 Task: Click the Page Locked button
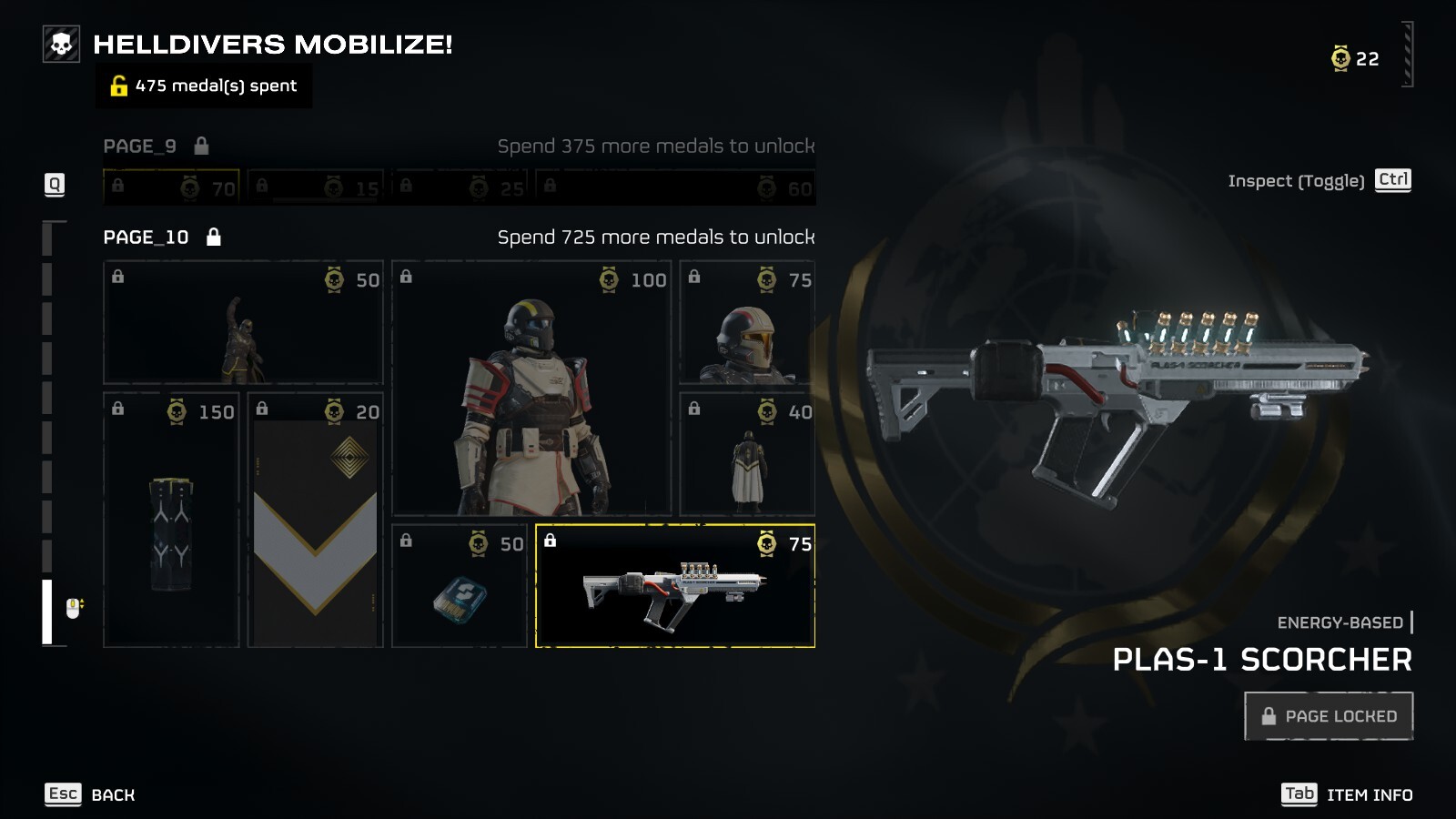pos(1328,716)
